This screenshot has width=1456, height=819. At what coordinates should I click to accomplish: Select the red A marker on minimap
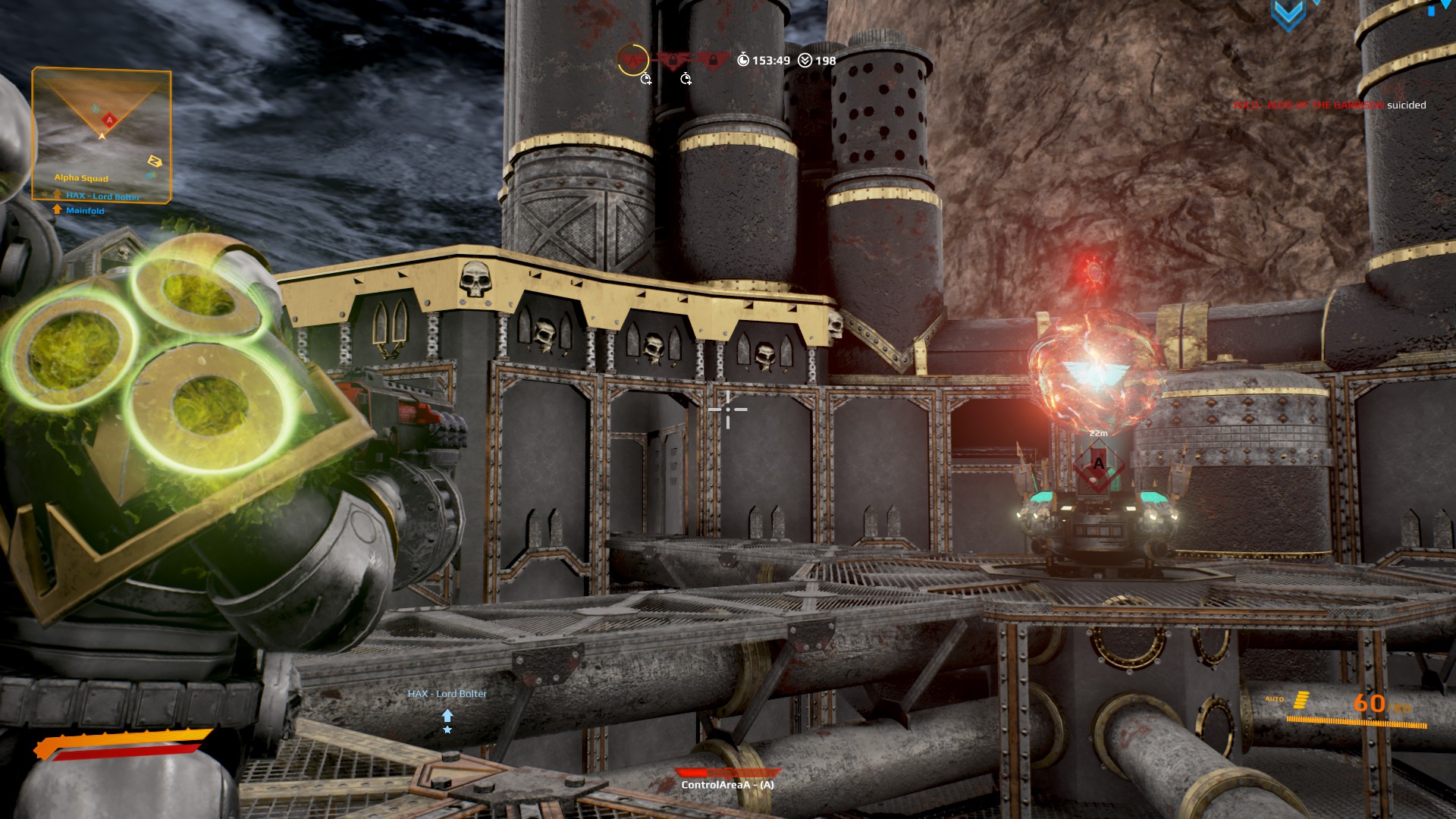point(109,120)
